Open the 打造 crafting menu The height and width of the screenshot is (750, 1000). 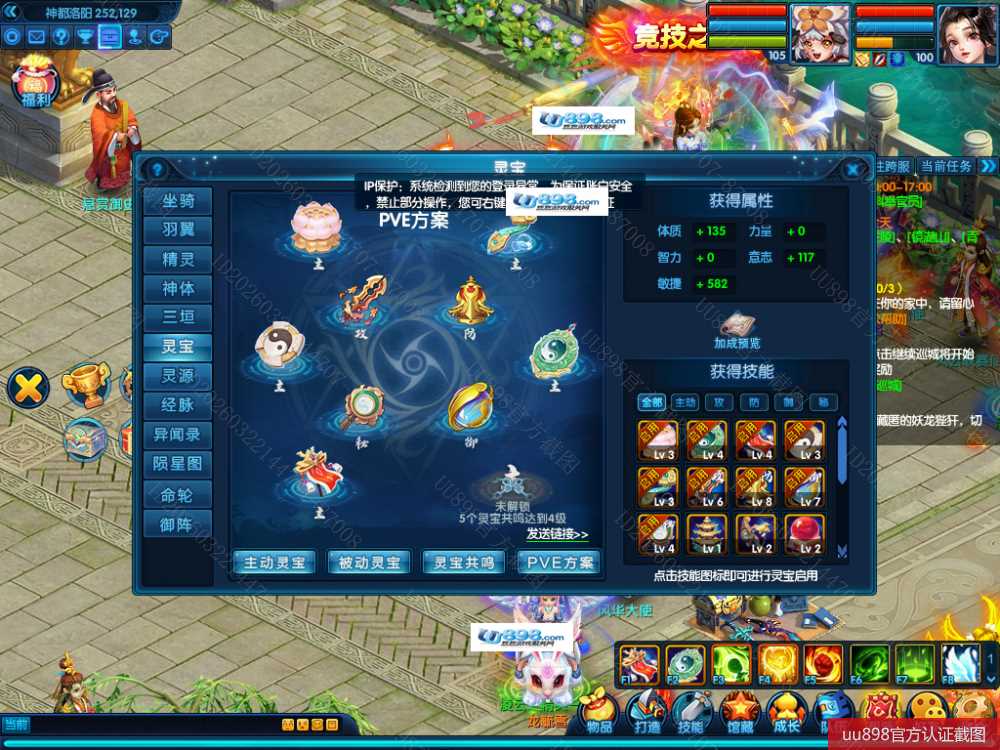click(x=646, y=713)
